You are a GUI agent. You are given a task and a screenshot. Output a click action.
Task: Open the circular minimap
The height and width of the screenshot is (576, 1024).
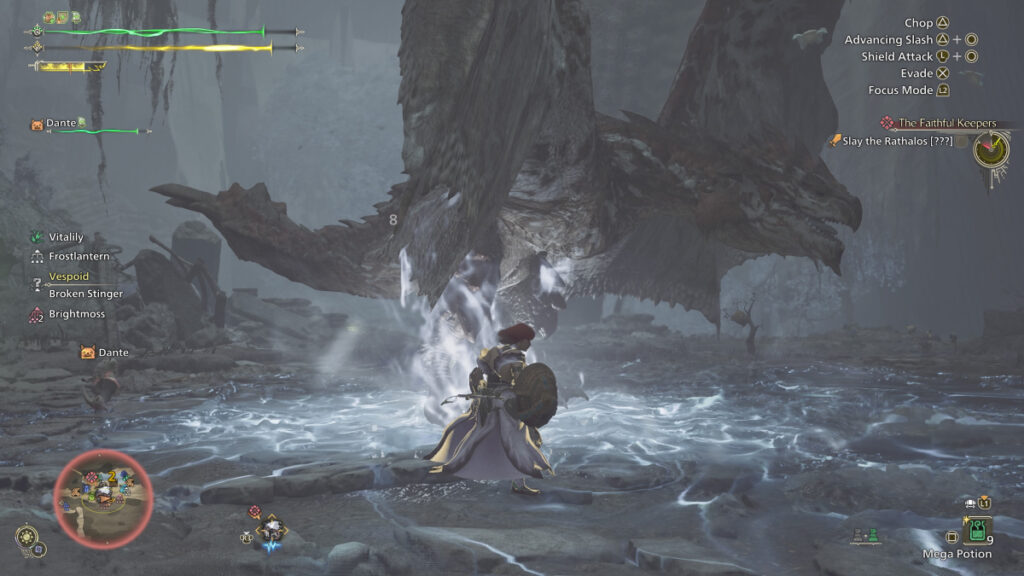pos(103,497)
